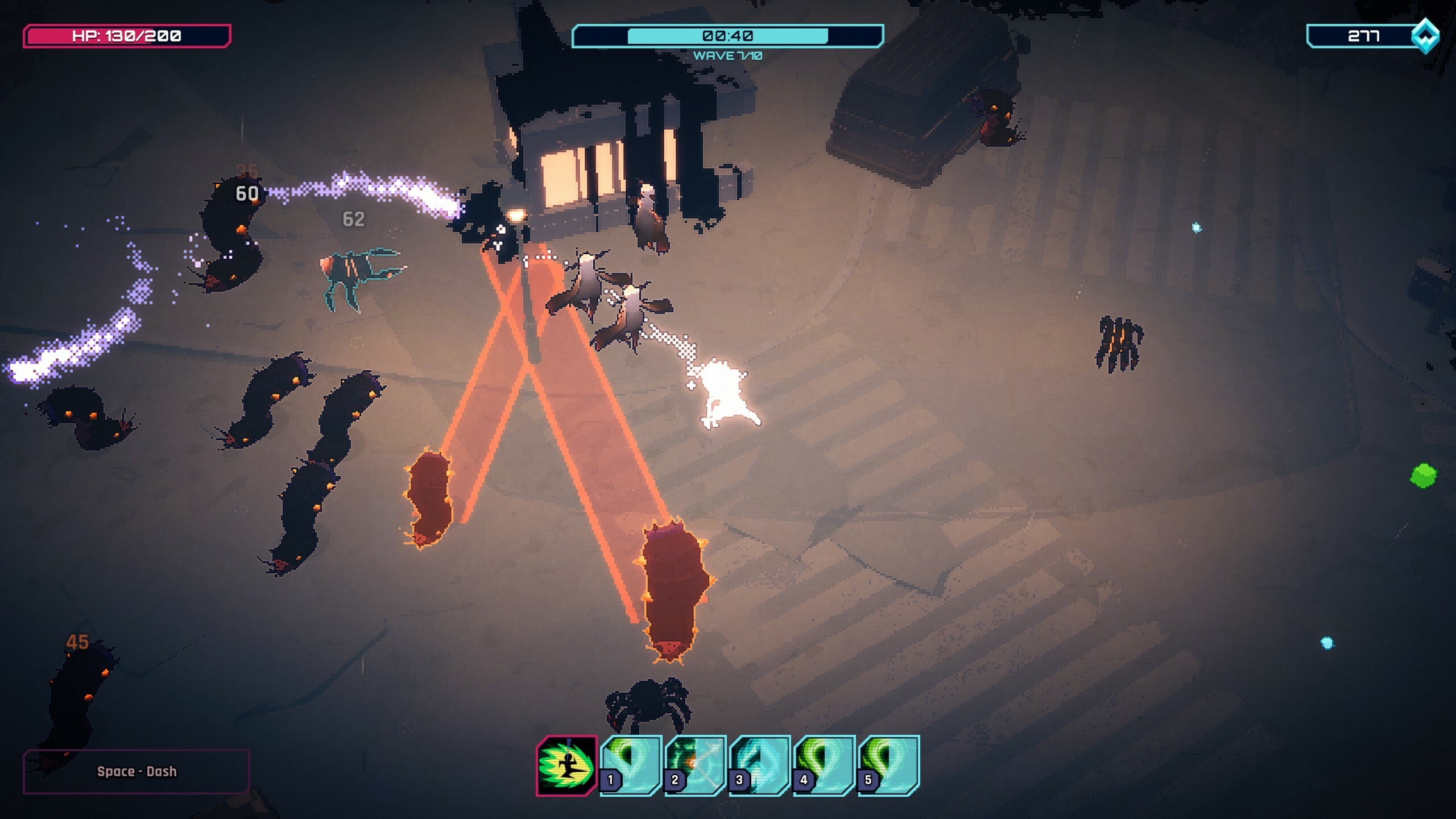Select the green swirl ability in slot 1
The height and width of the screenshot is (819, 1456).
click(x=631, y=765)
